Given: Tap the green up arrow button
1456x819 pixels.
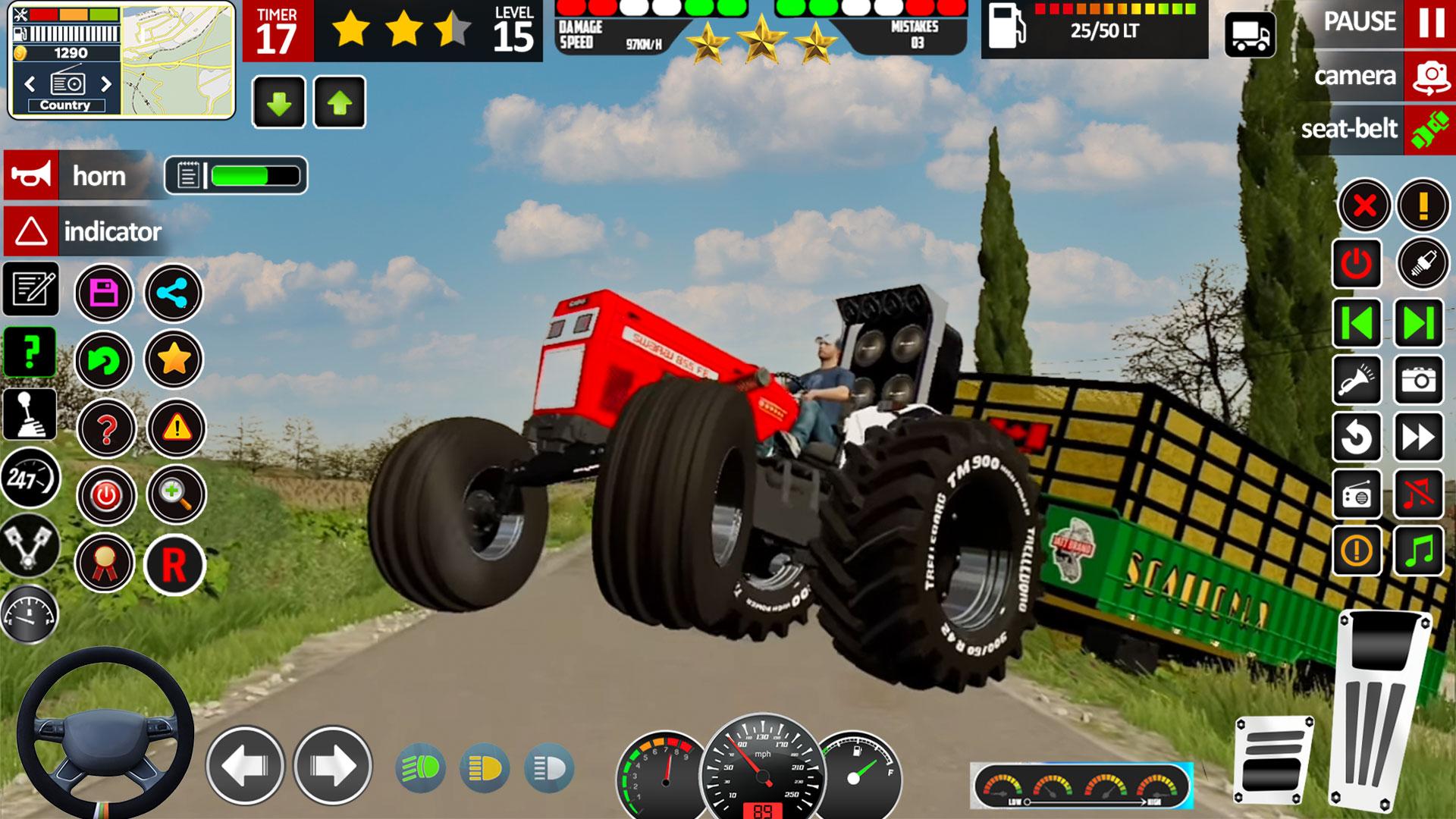Looking at the screenshot, I should point(339,102).
